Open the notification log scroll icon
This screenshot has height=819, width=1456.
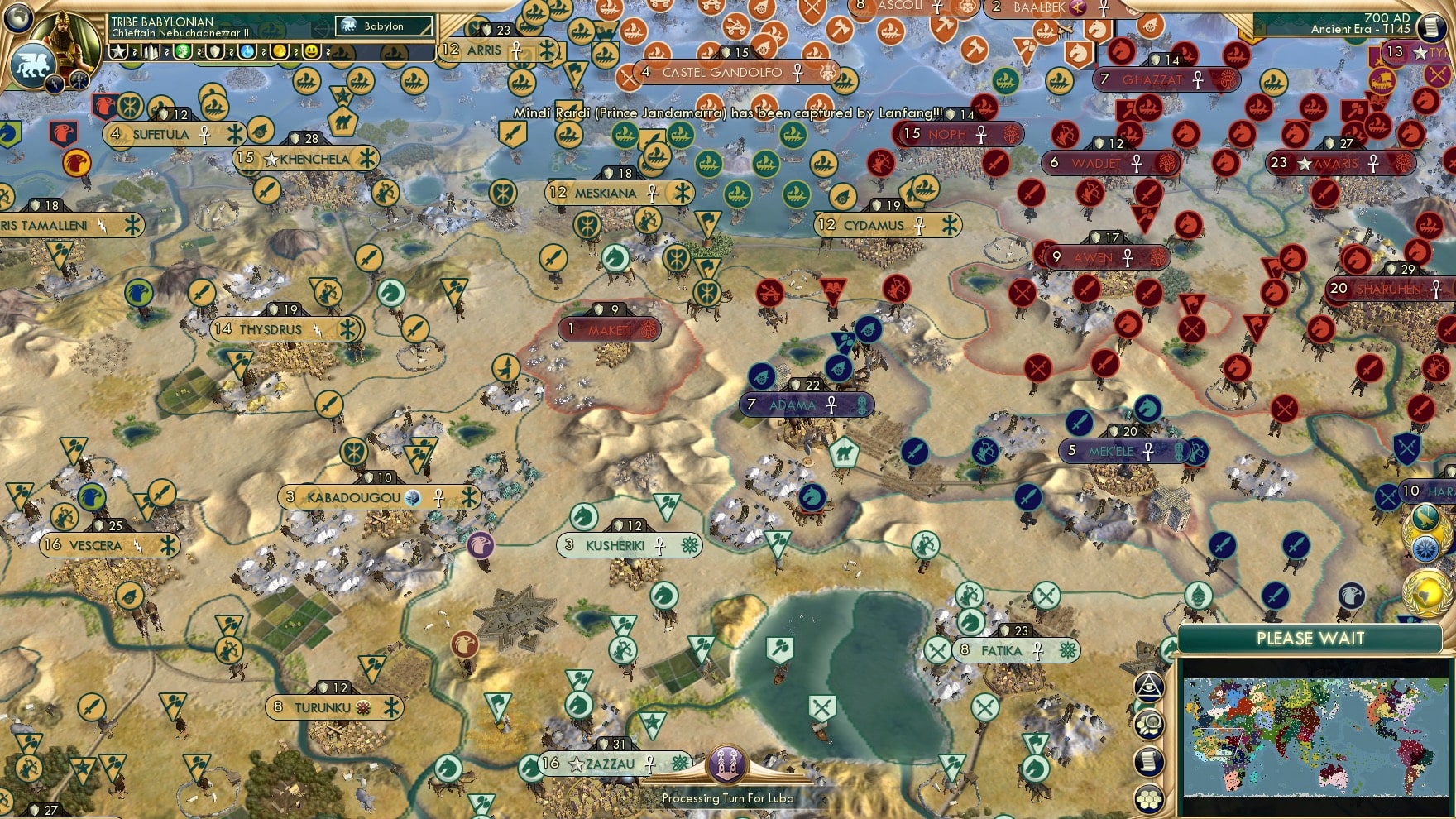pos(1147,760)
